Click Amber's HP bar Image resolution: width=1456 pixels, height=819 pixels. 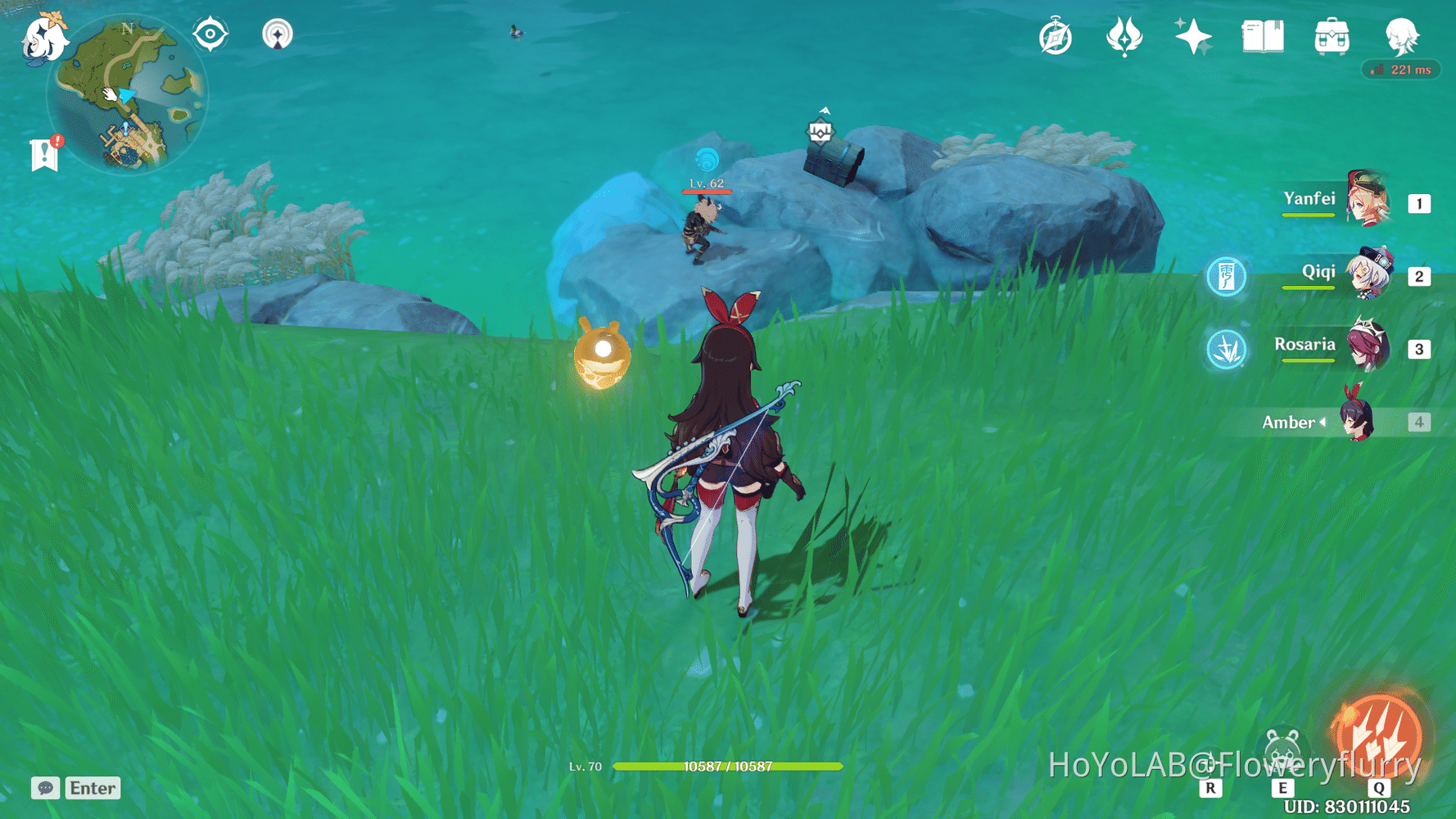pos(727,767)
